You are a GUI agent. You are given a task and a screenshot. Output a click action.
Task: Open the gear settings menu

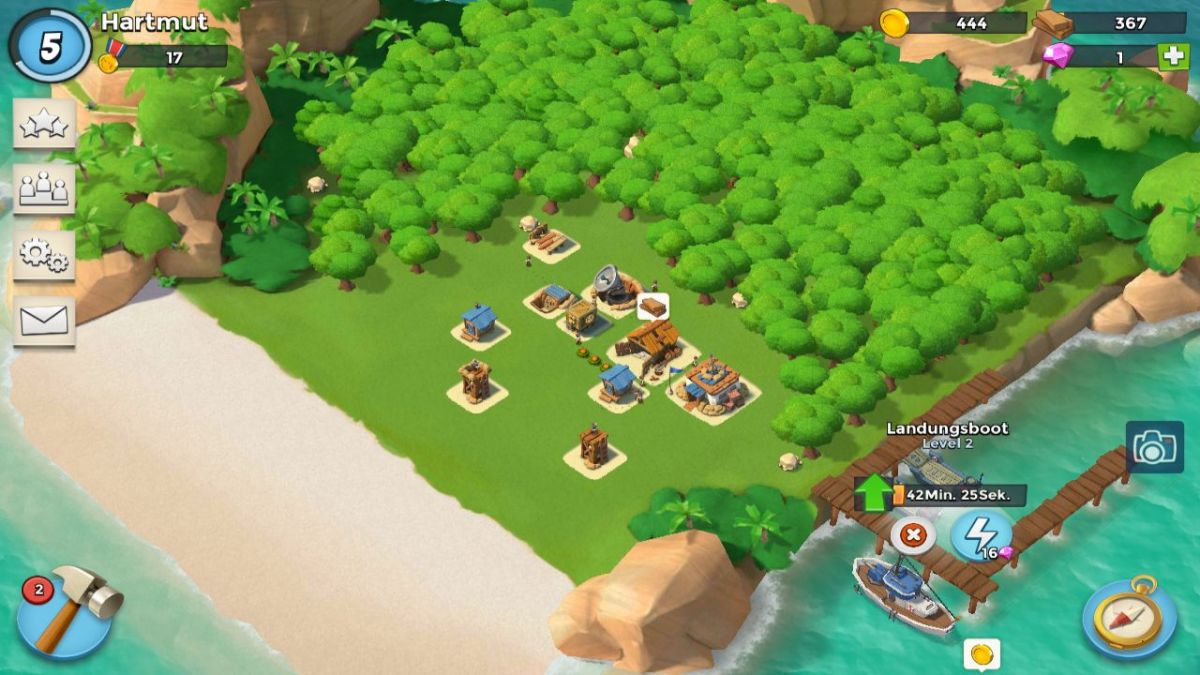[x=44, y=256]
